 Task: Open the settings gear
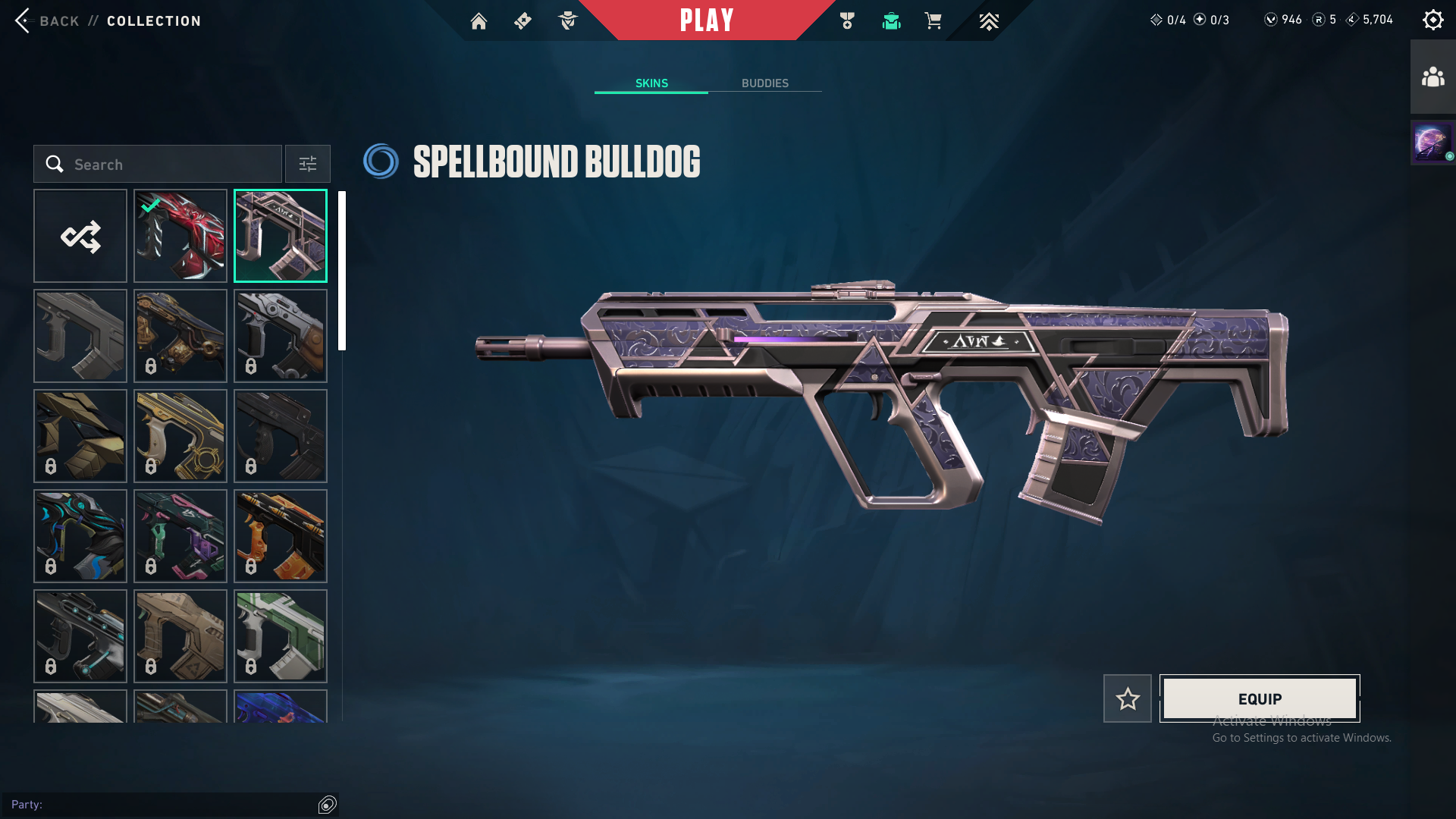tap(1432, 20)
